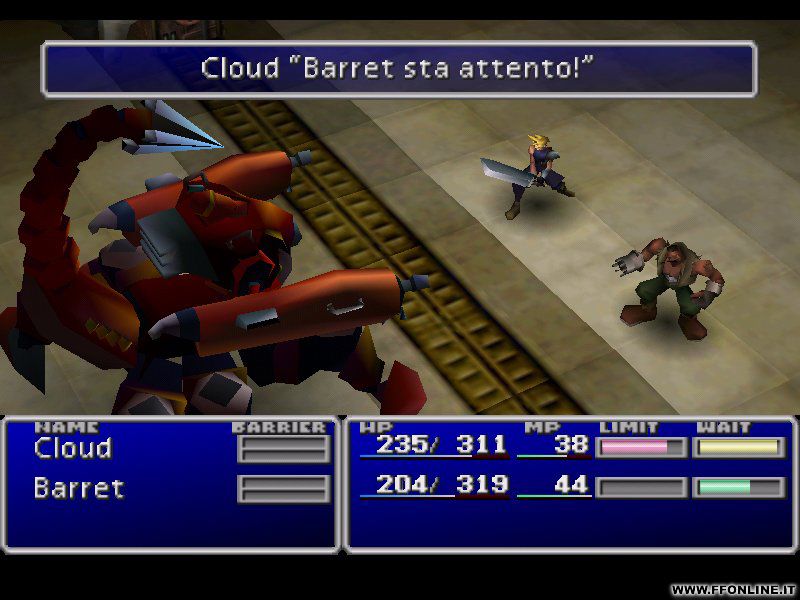The width and height of the screenshot is (800, 600).
Task: Select Cloud in the party name list
Action: click(x=73, y=448)
